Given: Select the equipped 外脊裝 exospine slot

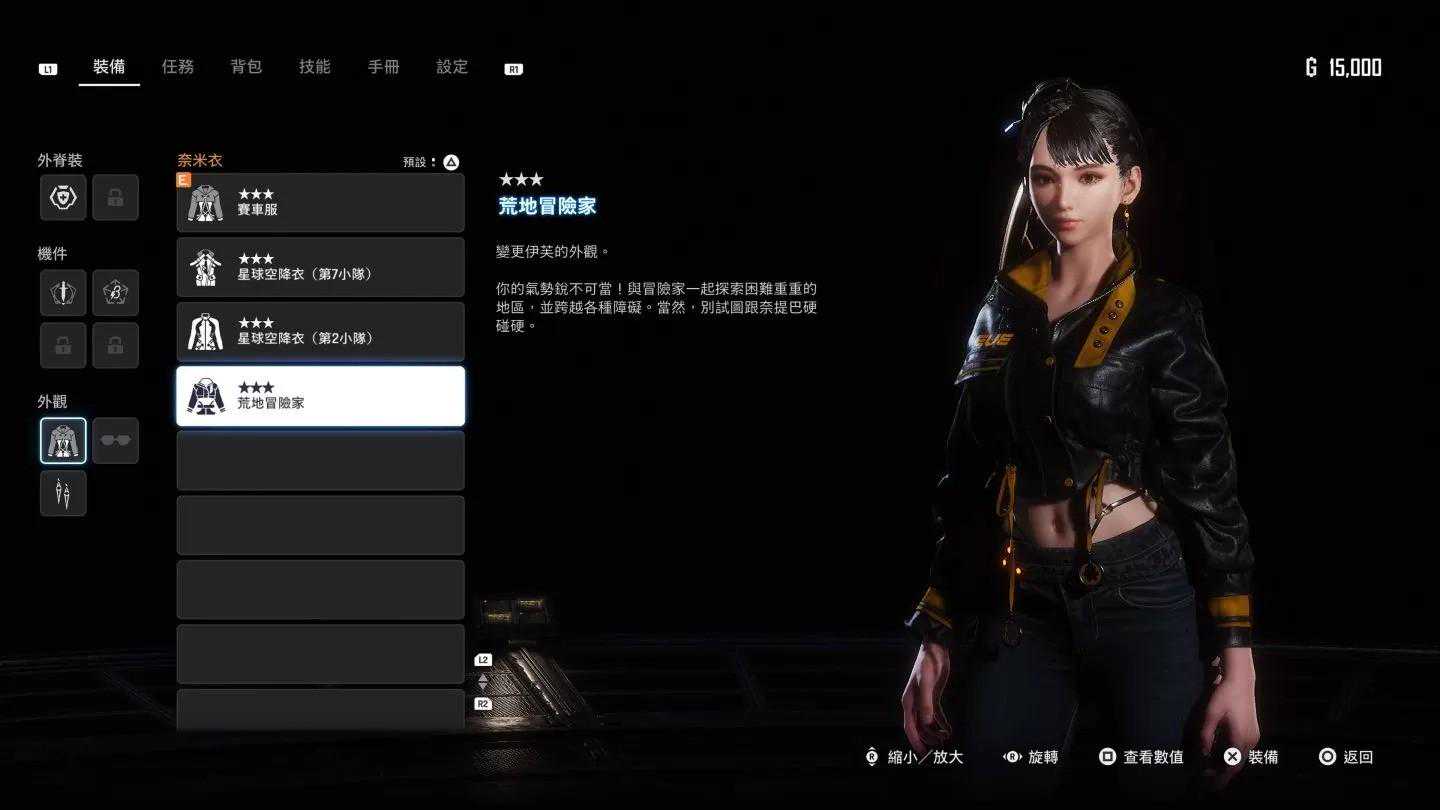Looking at the screenshot, I should click(x=63, y=198).
